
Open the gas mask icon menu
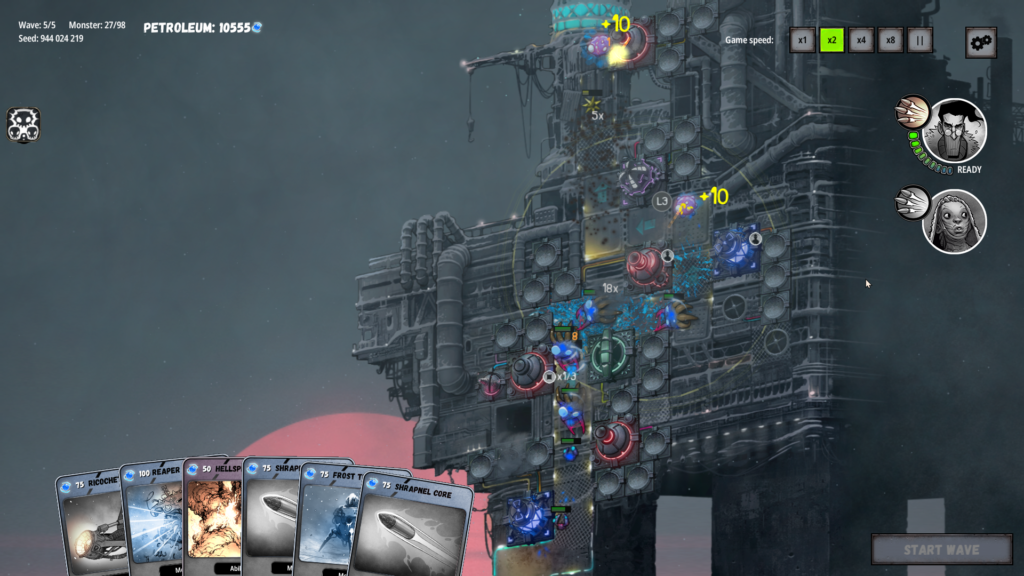[x=23, y=124]
